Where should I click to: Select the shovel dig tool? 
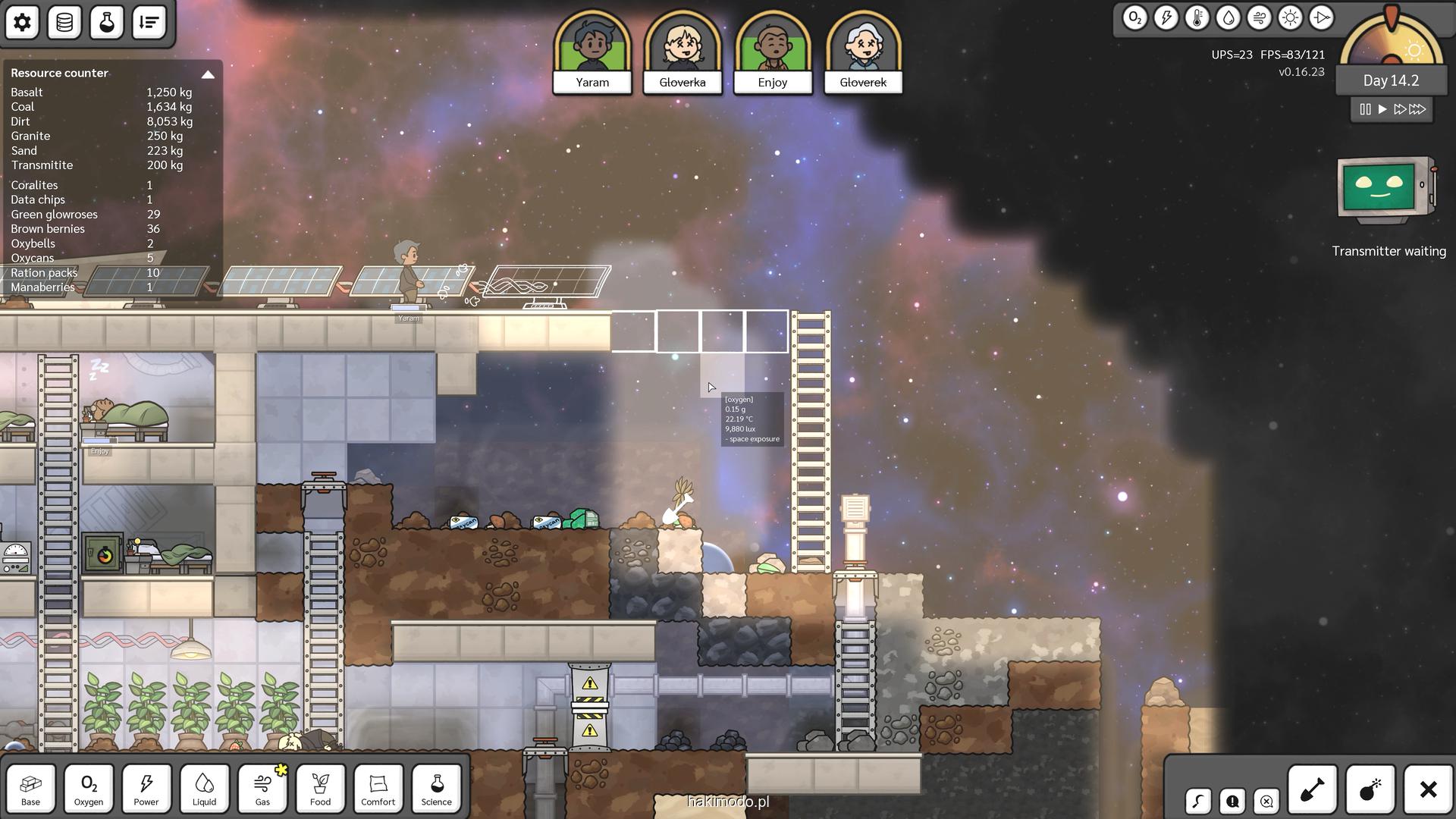coord(1312,790)
